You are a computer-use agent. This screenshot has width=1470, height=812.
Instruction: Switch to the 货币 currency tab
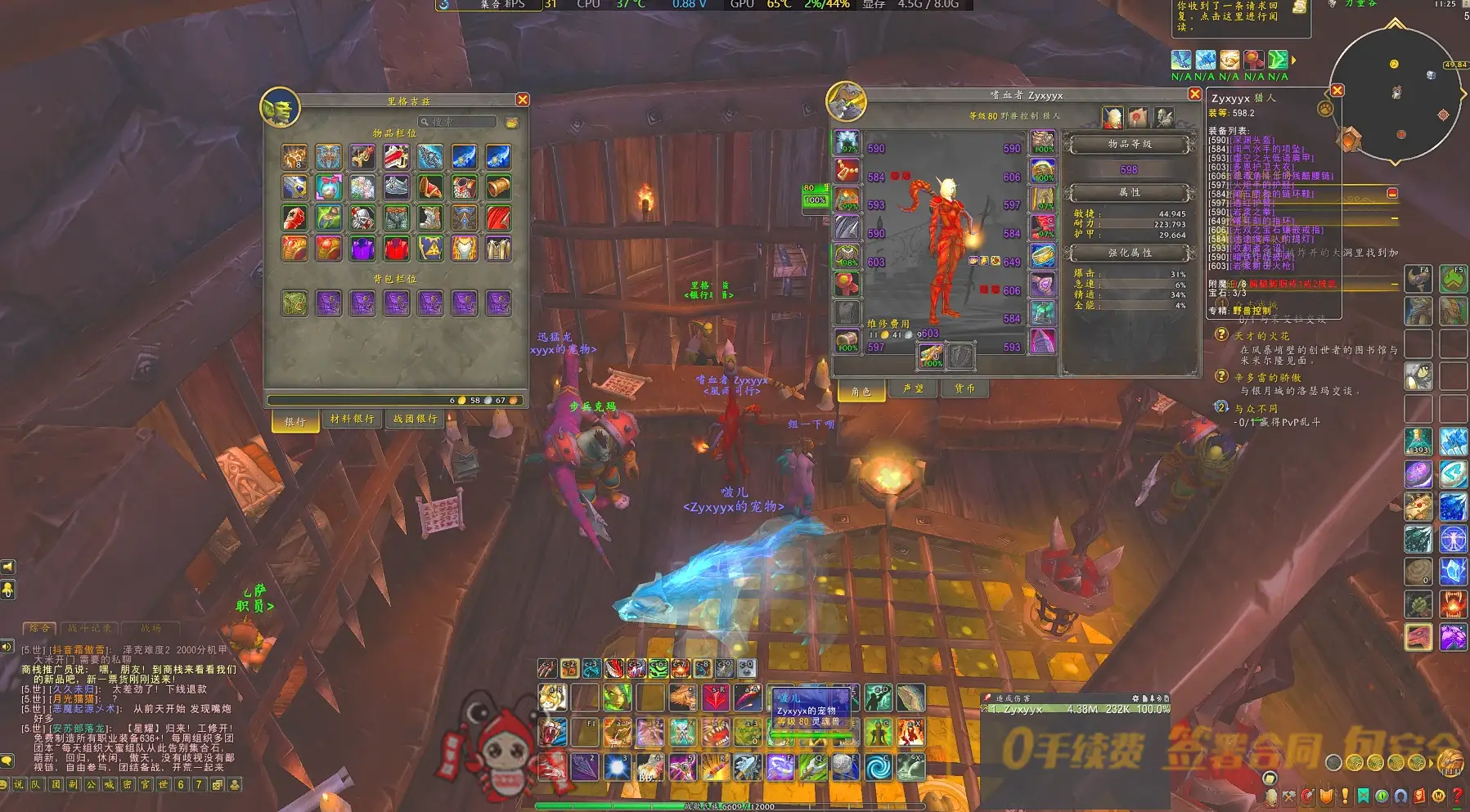pyautogui.click(x=965, y=389)
